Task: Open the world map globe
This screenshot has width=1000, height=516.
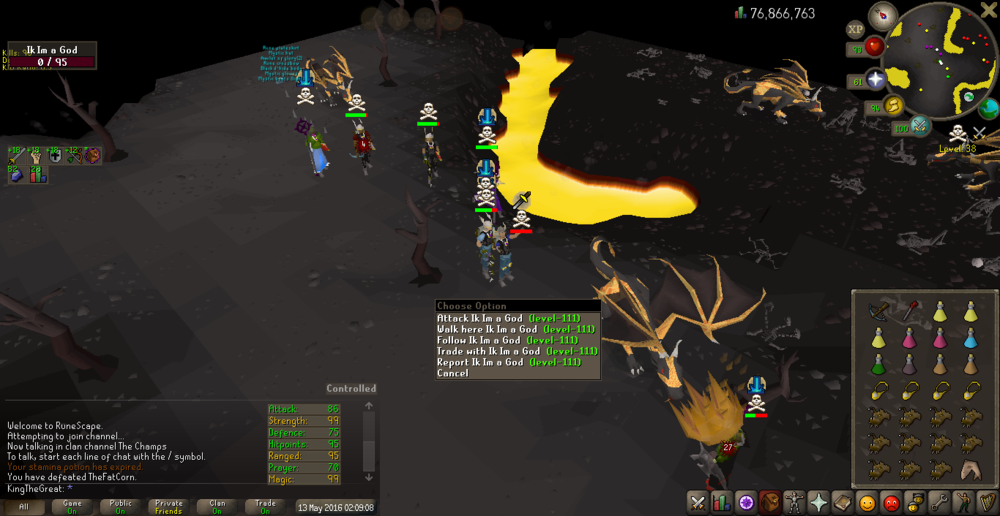Action: point(989,108)
